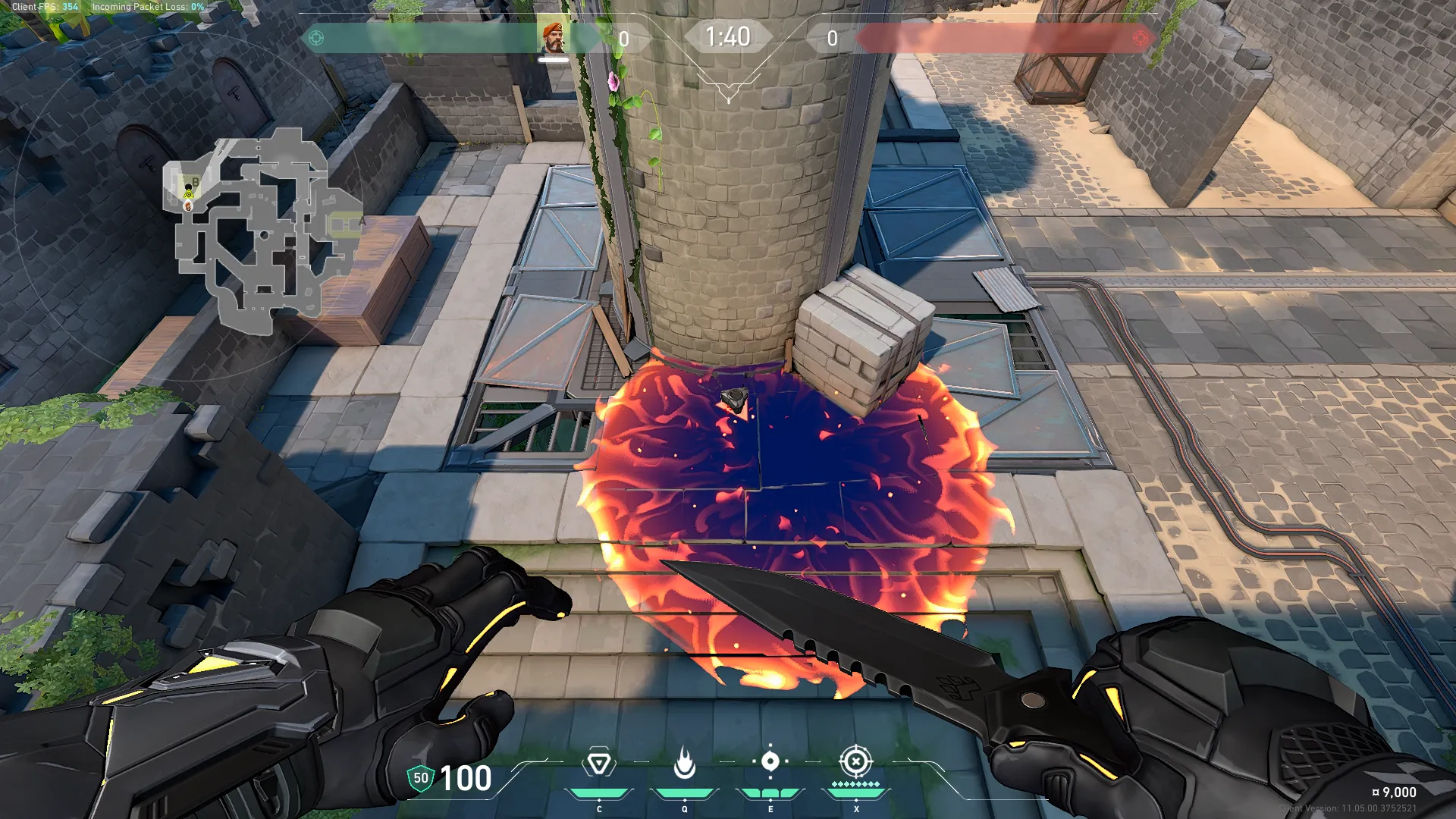1456x819 pixels.
Task: Click the shield armor icon
Action: [x=420, y=778]
